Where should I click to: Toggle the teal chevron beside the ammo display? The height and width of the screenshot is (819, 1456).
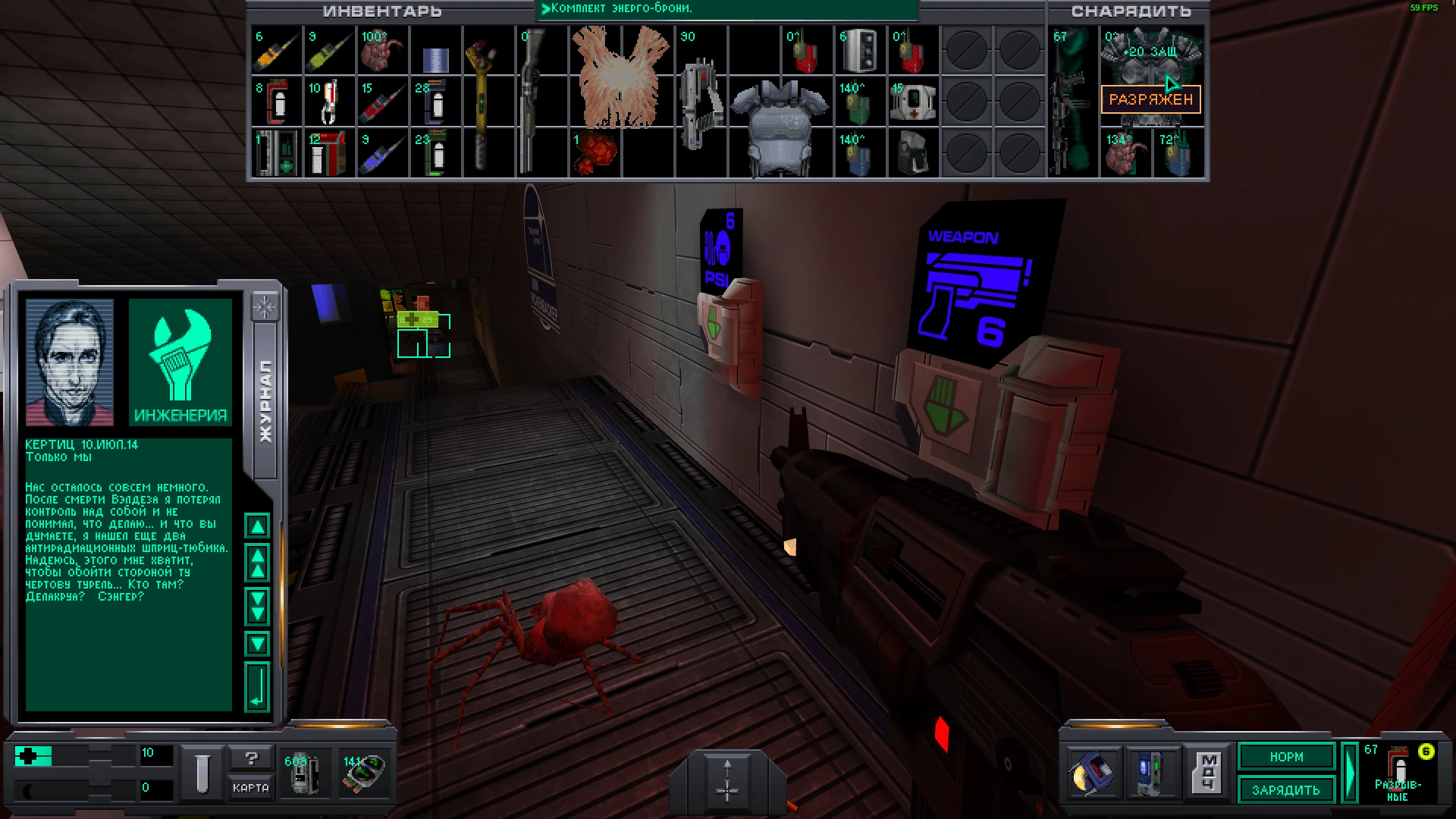[x=1349, y=772]
